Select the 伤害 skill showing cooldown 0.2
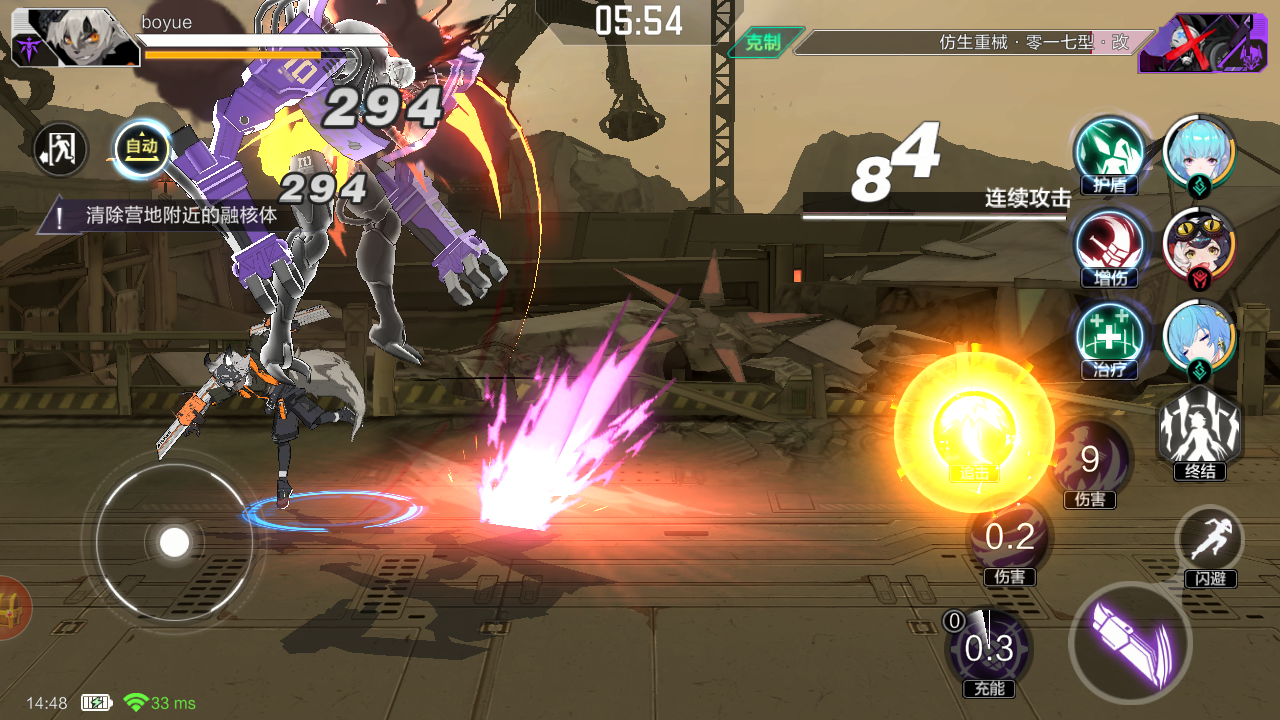 pyautogui.click(x=1010, y=538)
